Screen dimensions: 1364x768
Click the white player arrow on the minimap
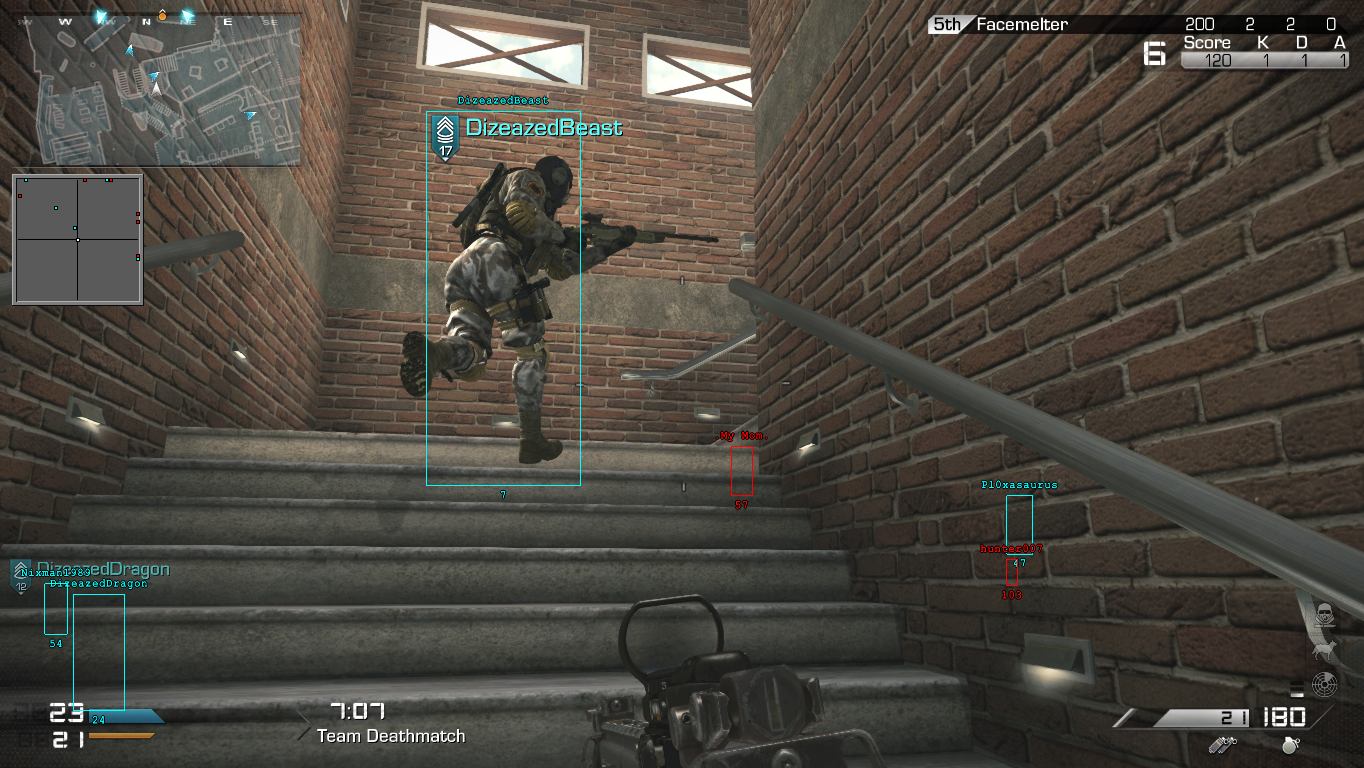pyautogui.click(x=156, y=89)
